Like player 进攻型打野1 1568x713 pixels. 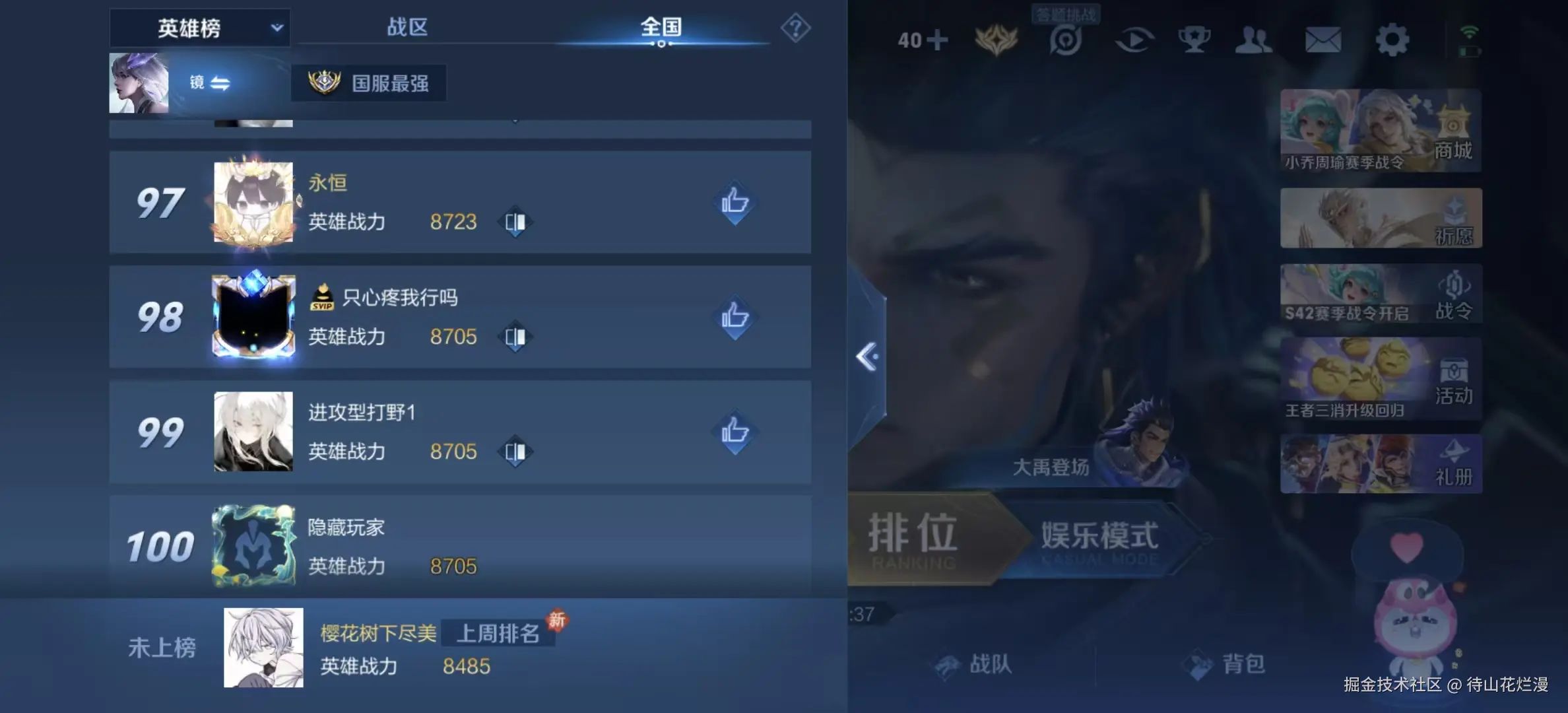point(734,431)
